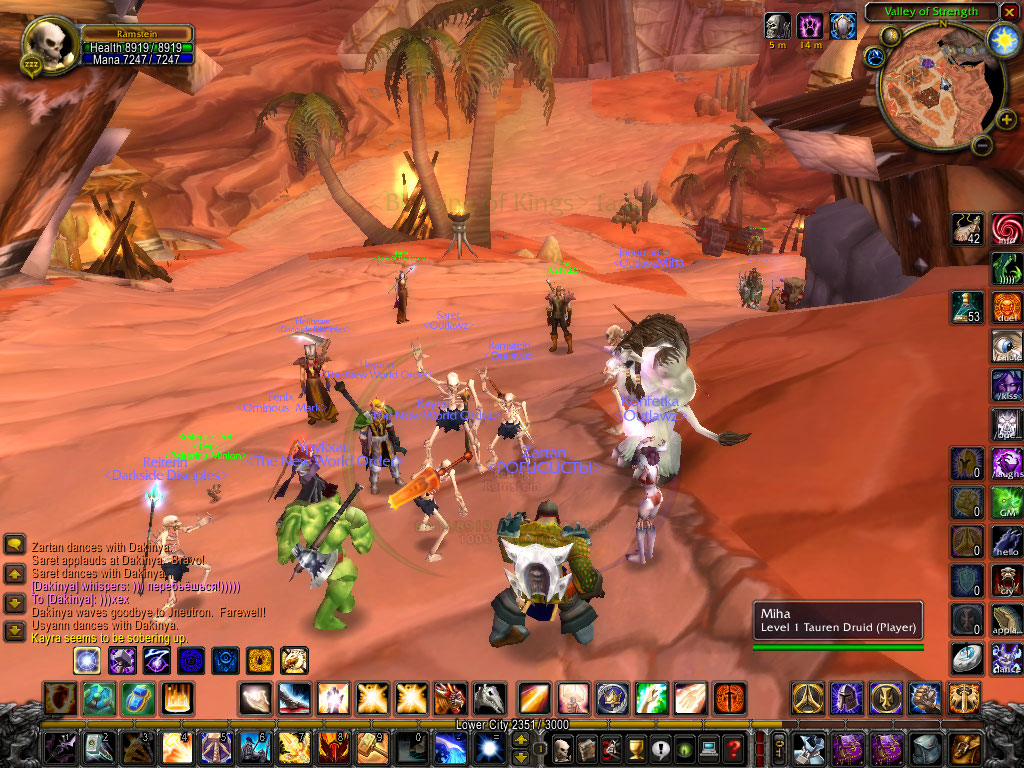Use the hello emote macro

pos(1007,542)
